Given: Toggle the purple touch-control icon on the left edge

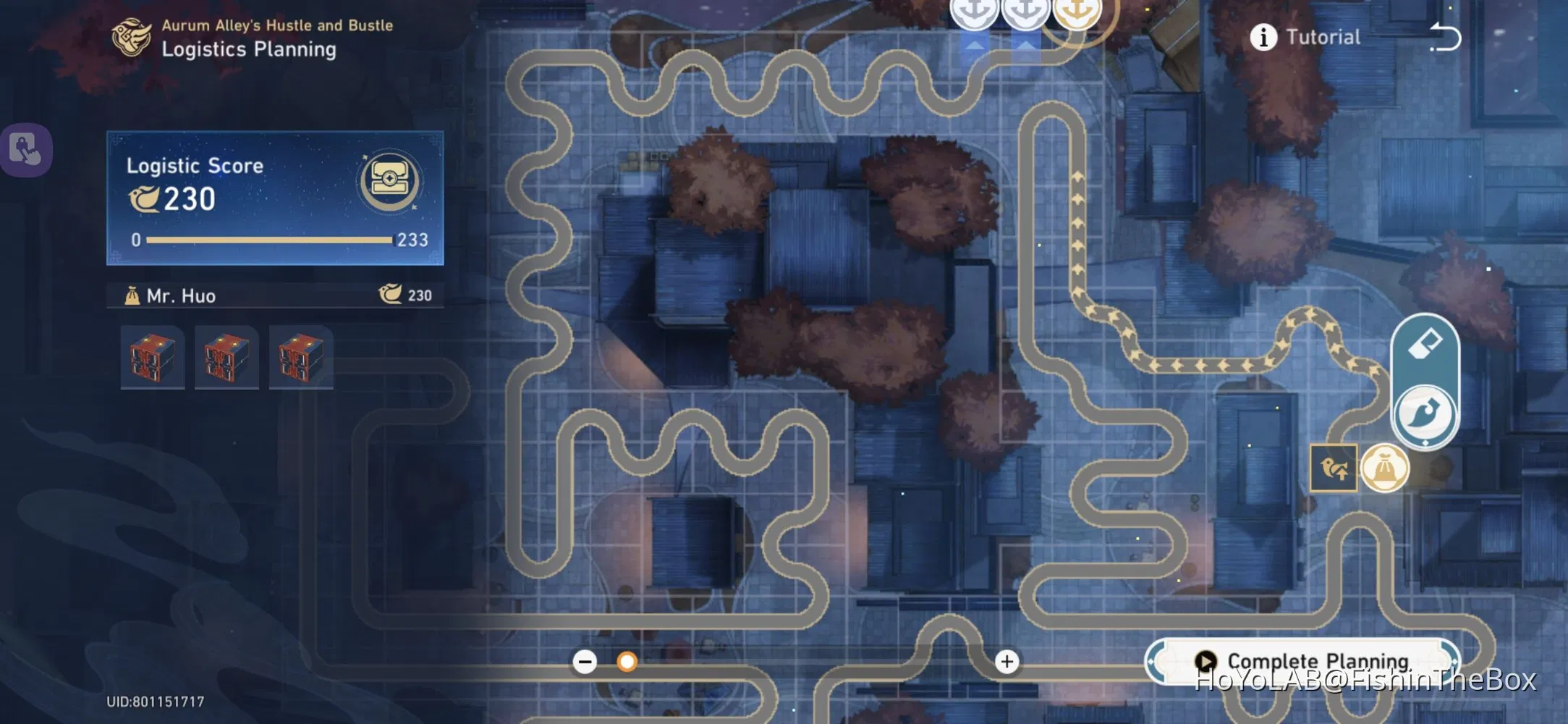Looking at the screenshot, I should (26, 150).
